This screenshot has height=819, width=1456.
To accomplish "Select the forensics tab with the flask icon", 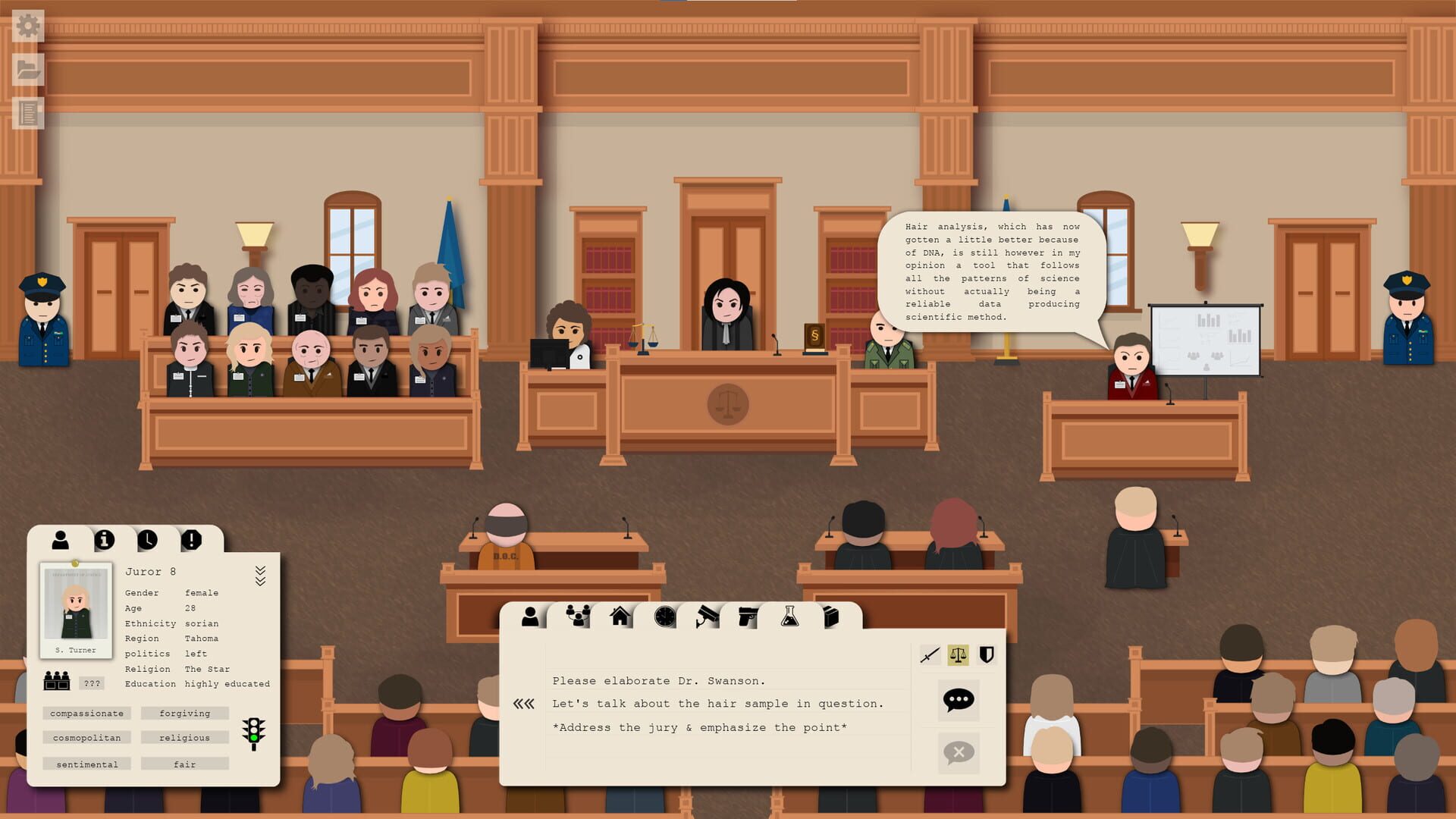I will click(x=792, y=617).
